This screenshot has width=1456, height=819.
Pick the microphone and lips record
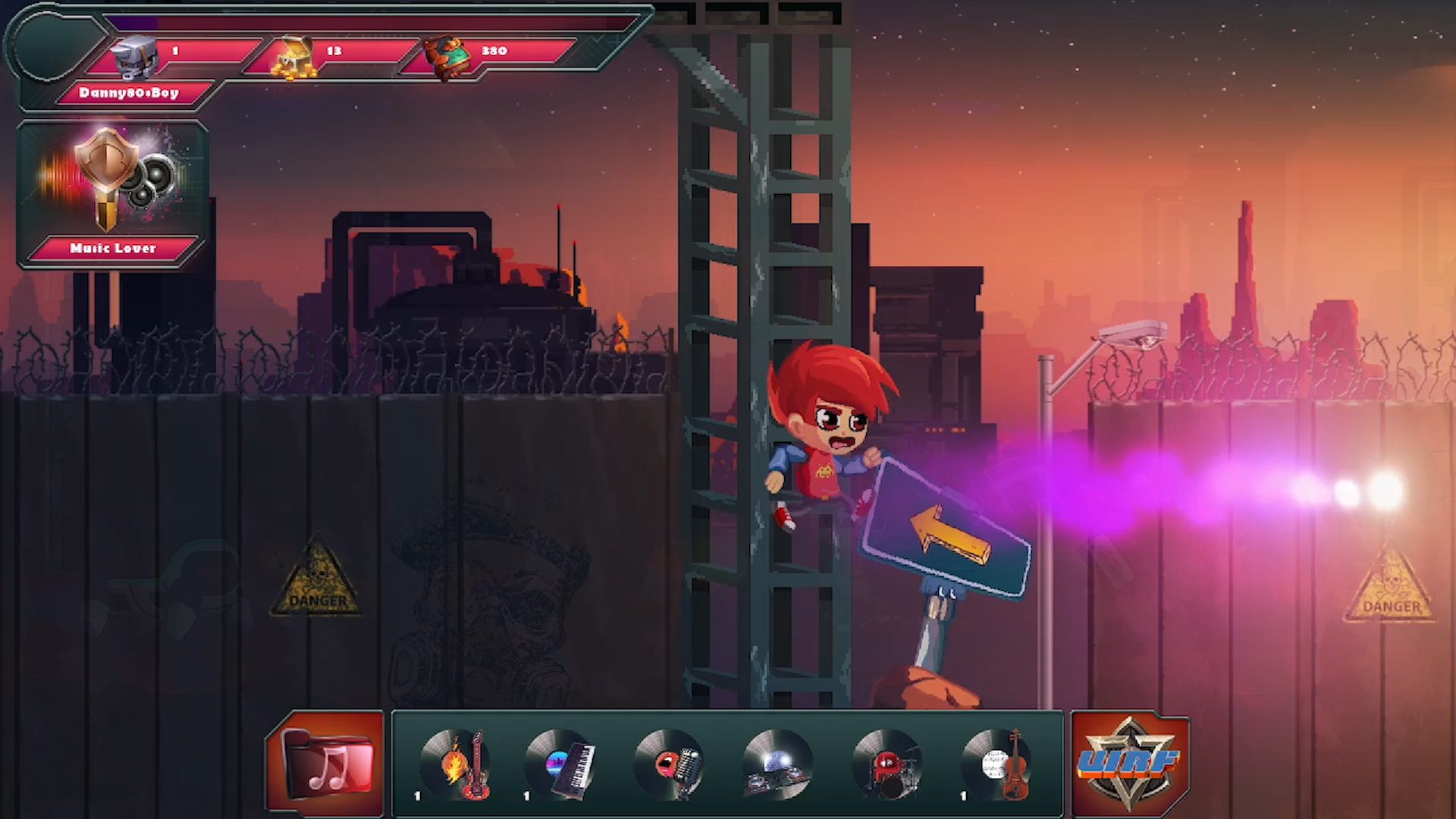coord(670,764)
